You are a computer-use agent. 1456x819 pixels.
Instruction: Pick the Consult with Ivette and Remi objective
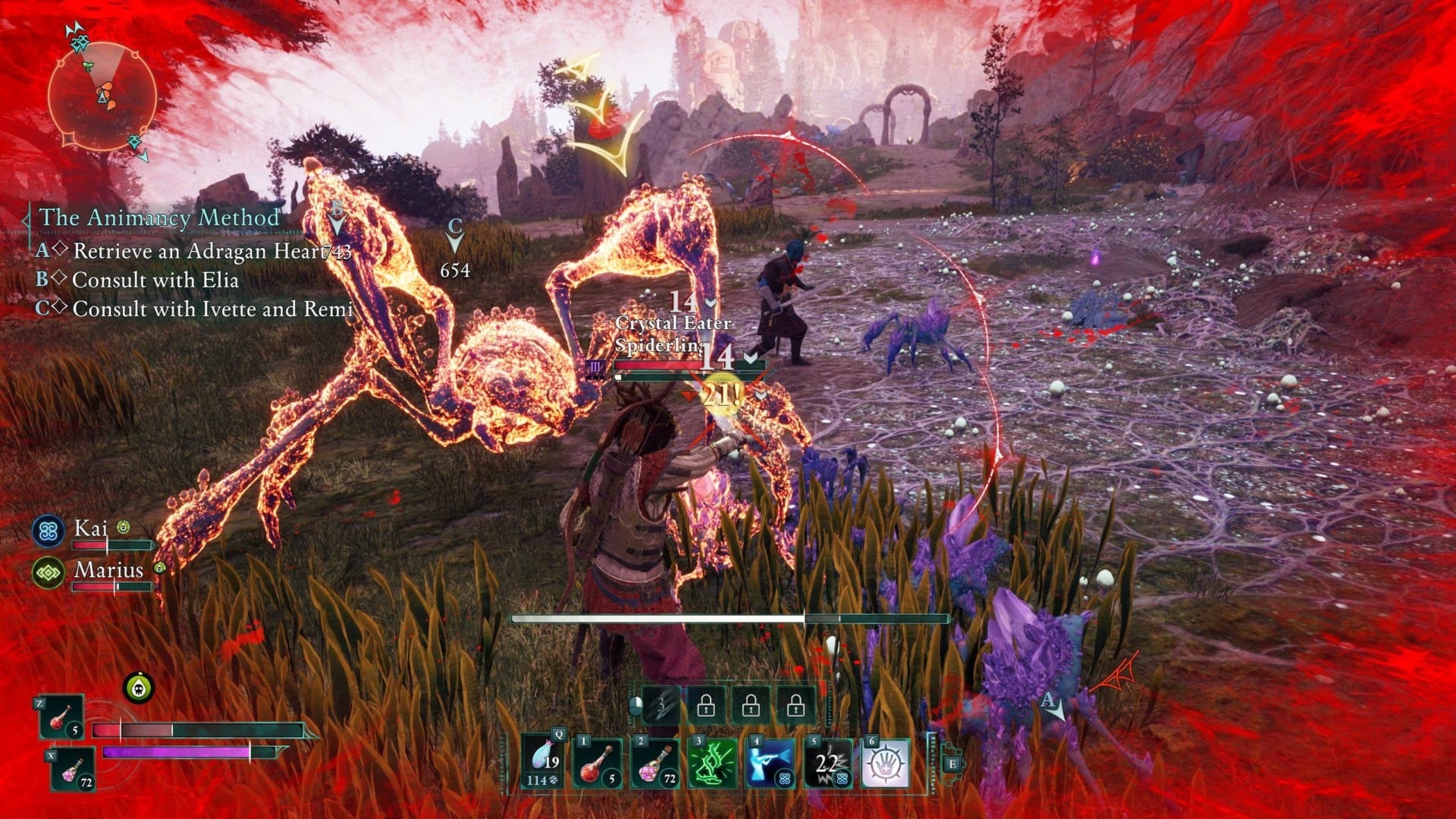pyautogui.click(x=212, y=309)
